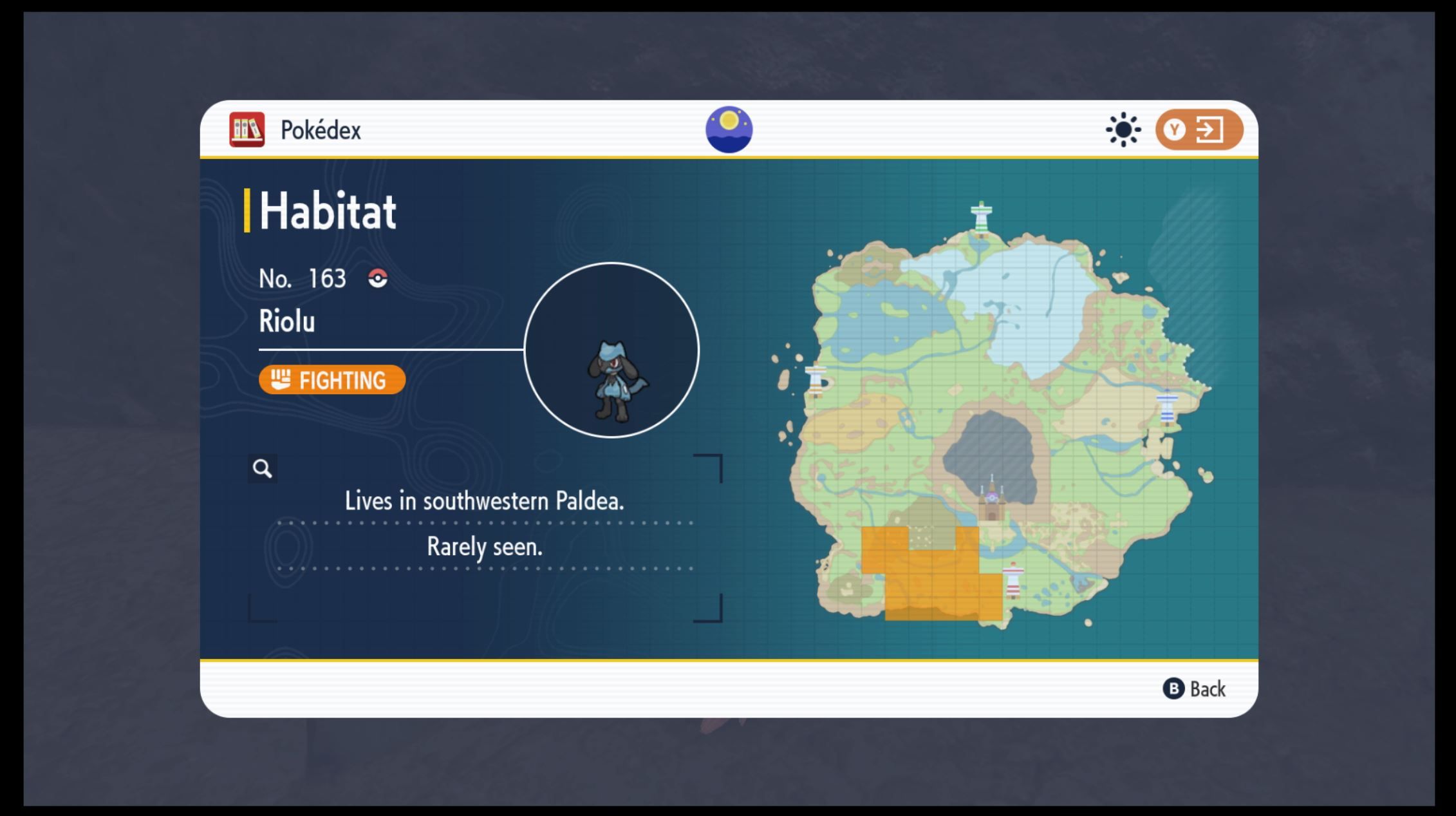The image size is (1456, 816).
Task: Click the FIGHTING type fist icon
Action: point(281,380)
